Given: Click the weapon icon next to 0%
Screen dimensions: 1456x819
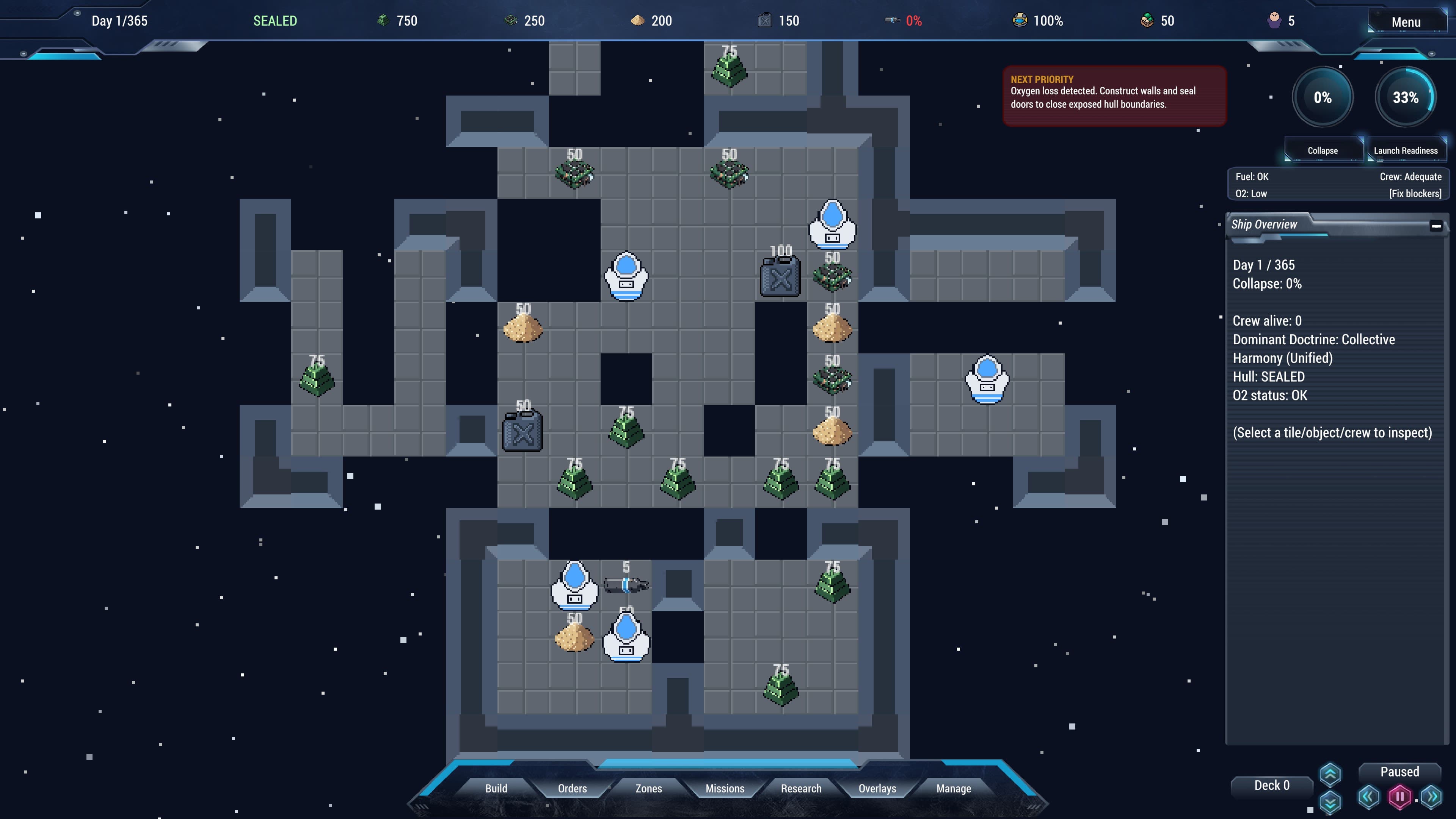Looking at the screenshot, I should tap(892, 21).
